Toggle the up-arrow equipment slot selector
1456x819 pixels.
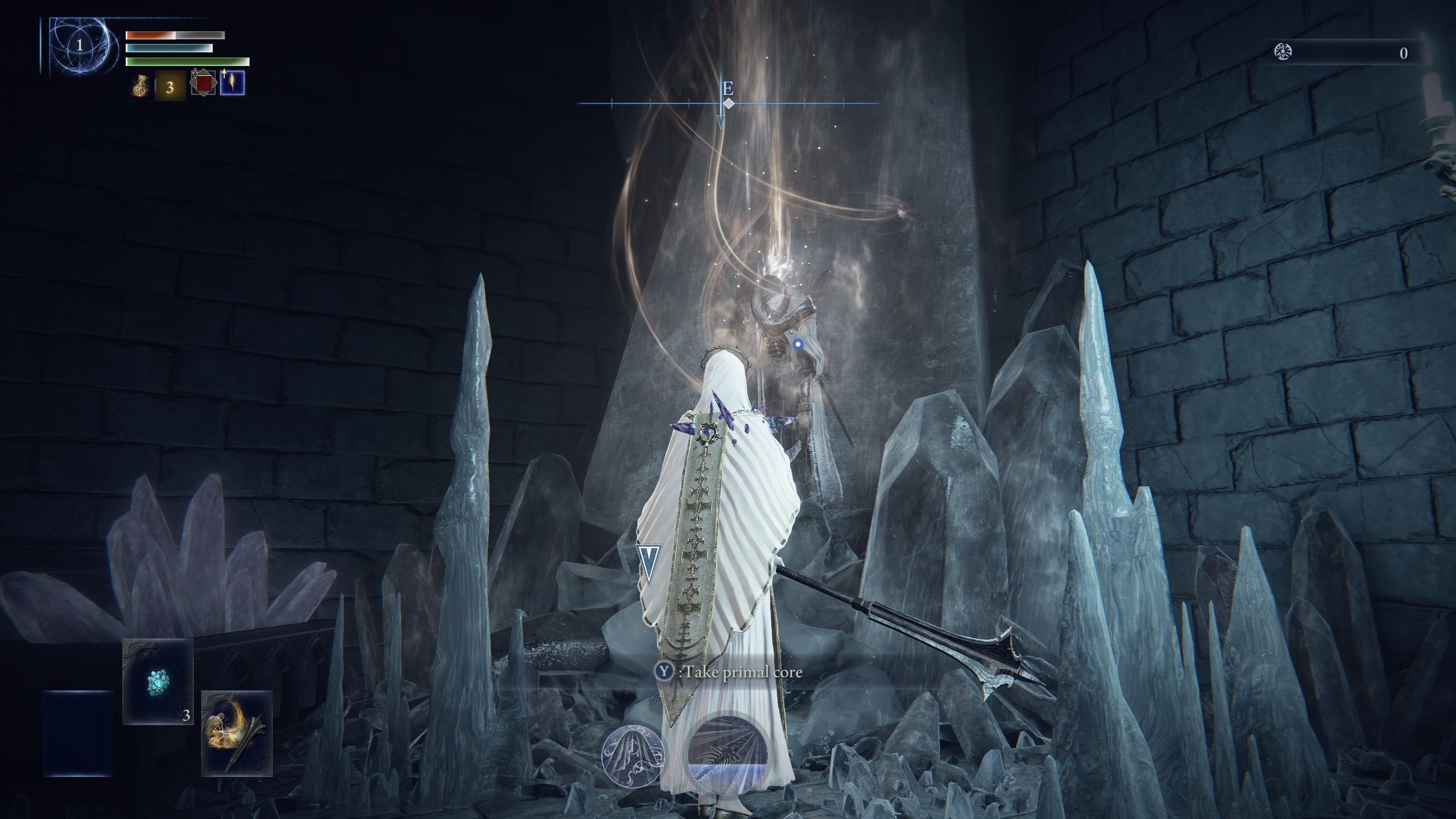tap(225, 73)
